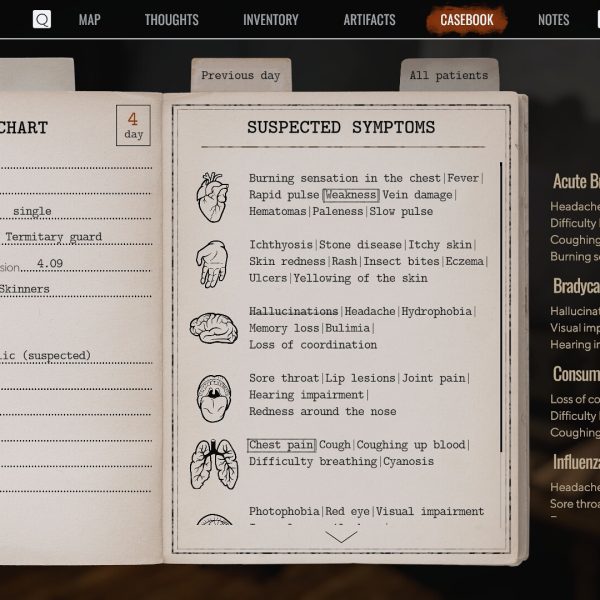The image size is (600, 600).
Task: Select the Rapid pulse symptom
Action: 284,195
